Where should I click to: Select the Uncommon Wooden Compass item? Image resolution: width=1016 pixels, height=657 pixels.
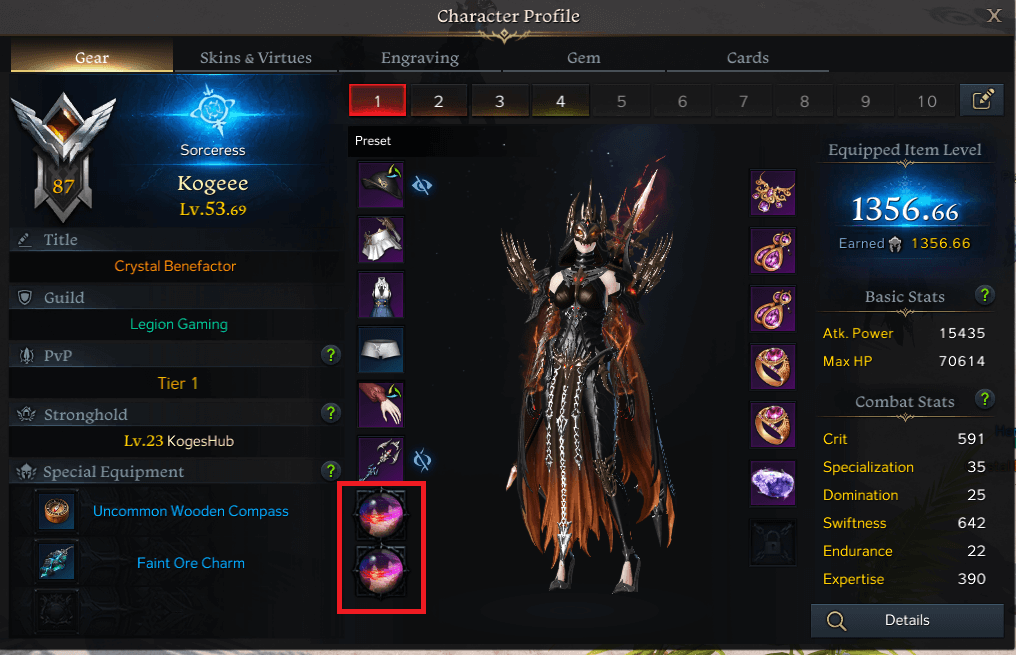point(190,511)
